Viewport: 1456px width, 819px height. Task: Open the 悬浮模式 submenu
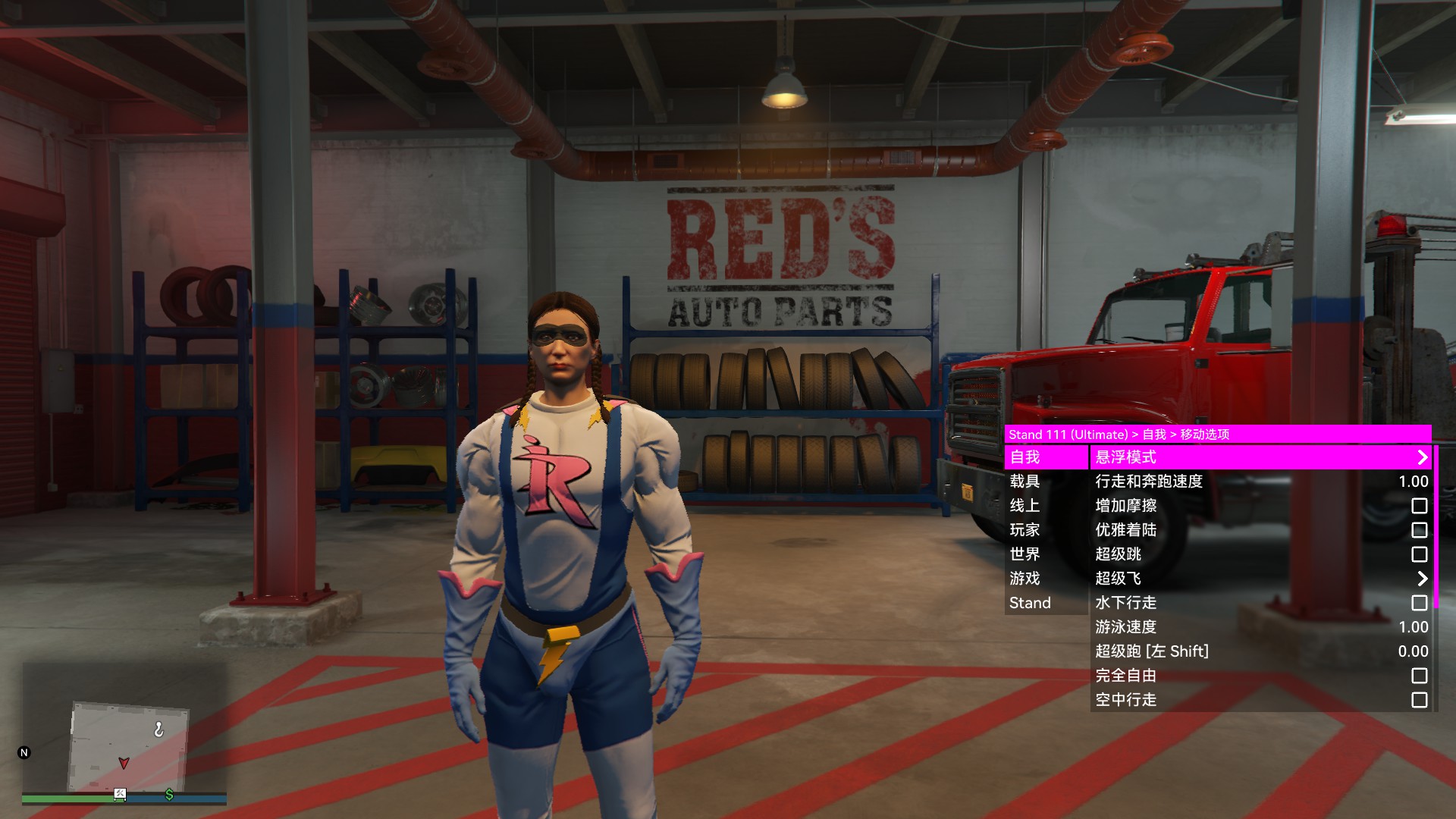click(x=1260, y=457)
